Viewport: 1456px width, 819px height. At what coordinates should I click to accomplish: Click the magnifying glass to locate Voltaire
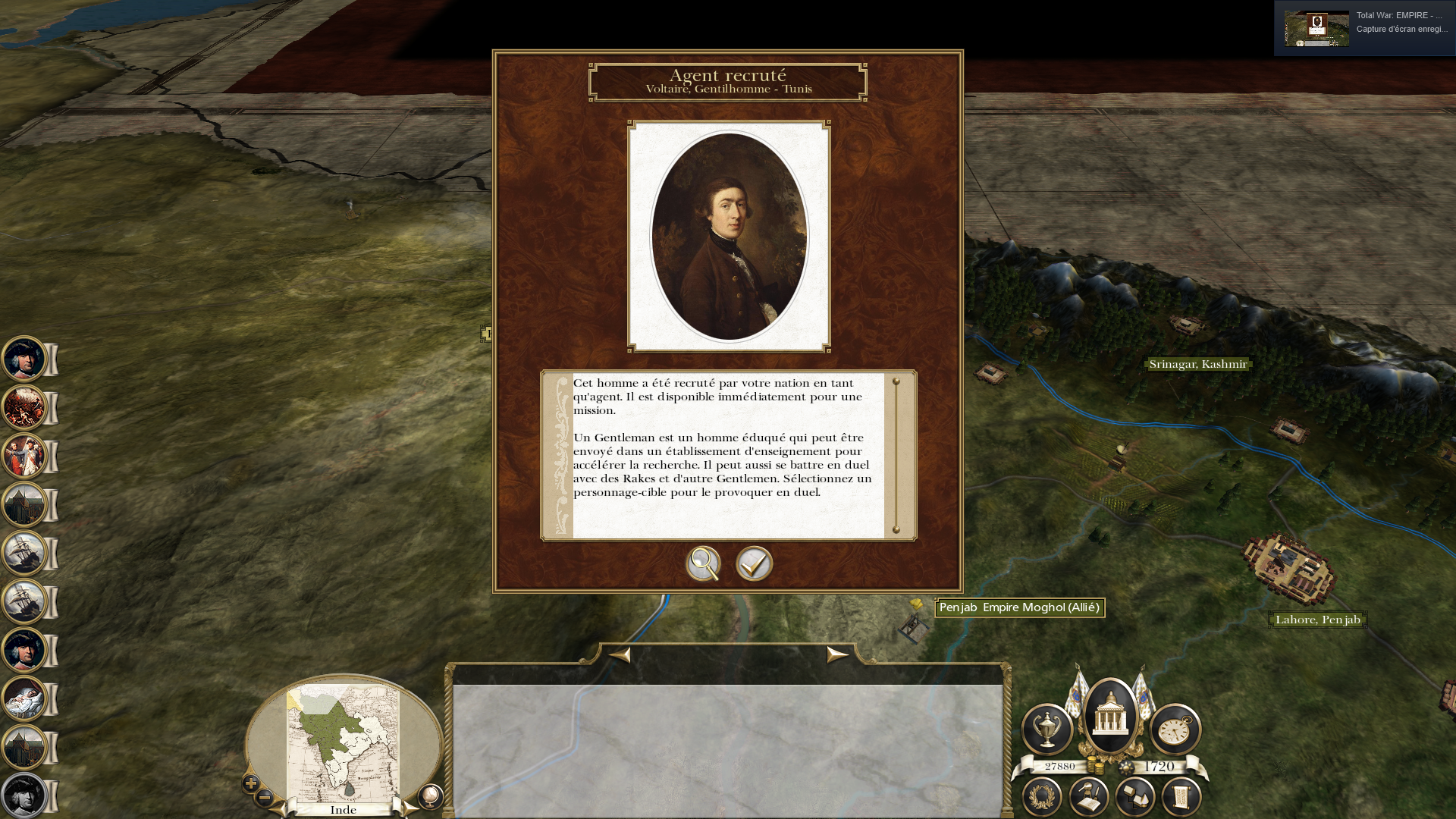tap(703, 563)
